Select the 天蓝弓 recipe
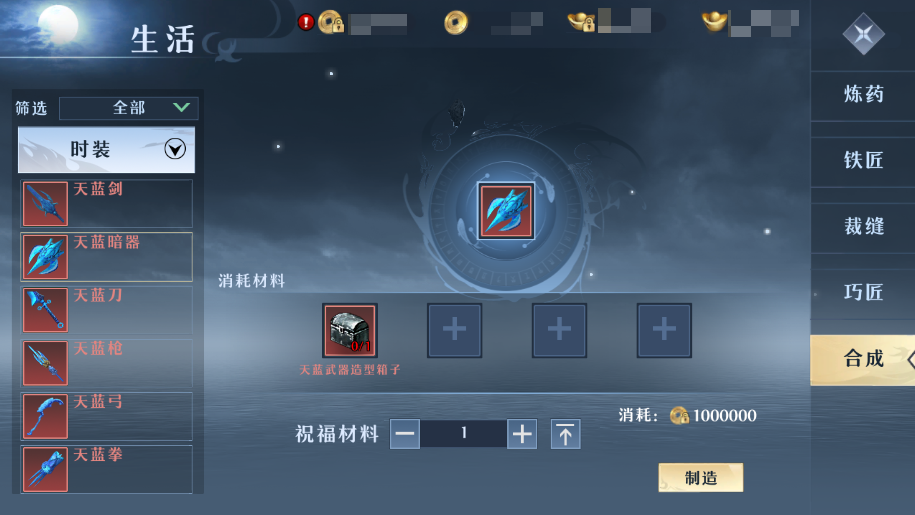Screen dimensions: 915x515 coord(107,415)
